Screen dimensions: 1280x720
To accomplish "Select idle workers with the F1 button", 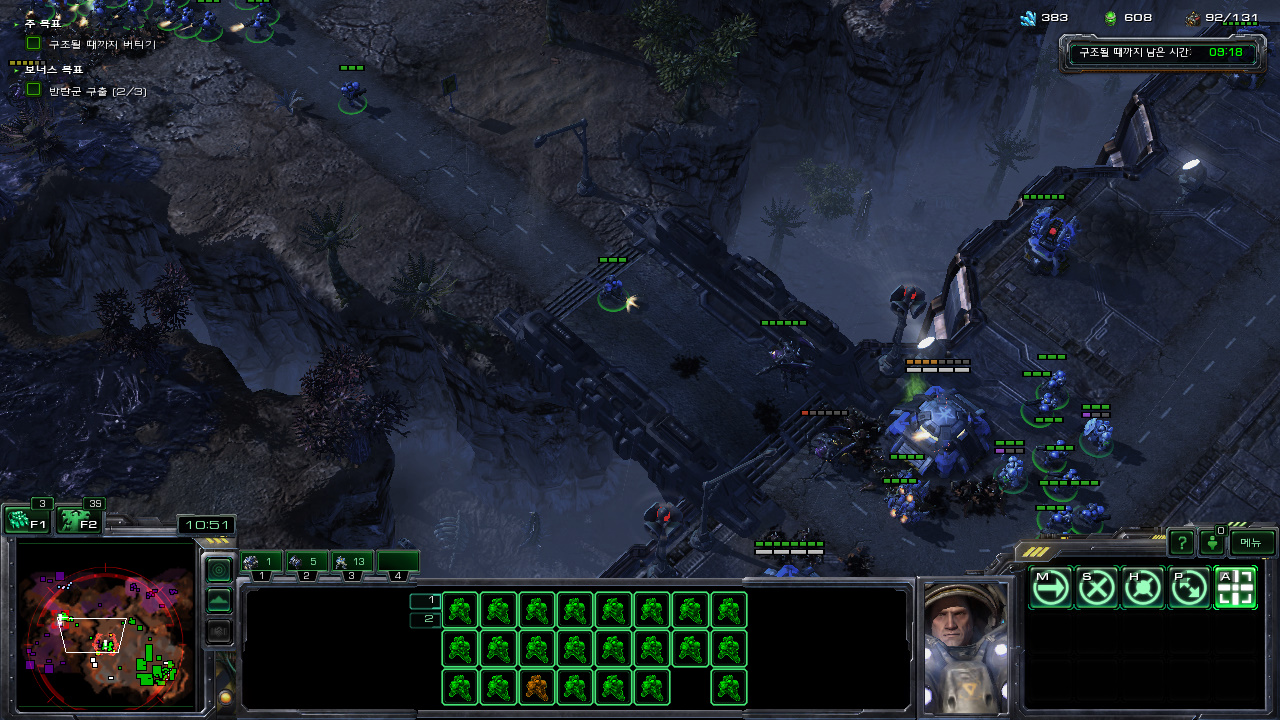I will tap(27, 520).
